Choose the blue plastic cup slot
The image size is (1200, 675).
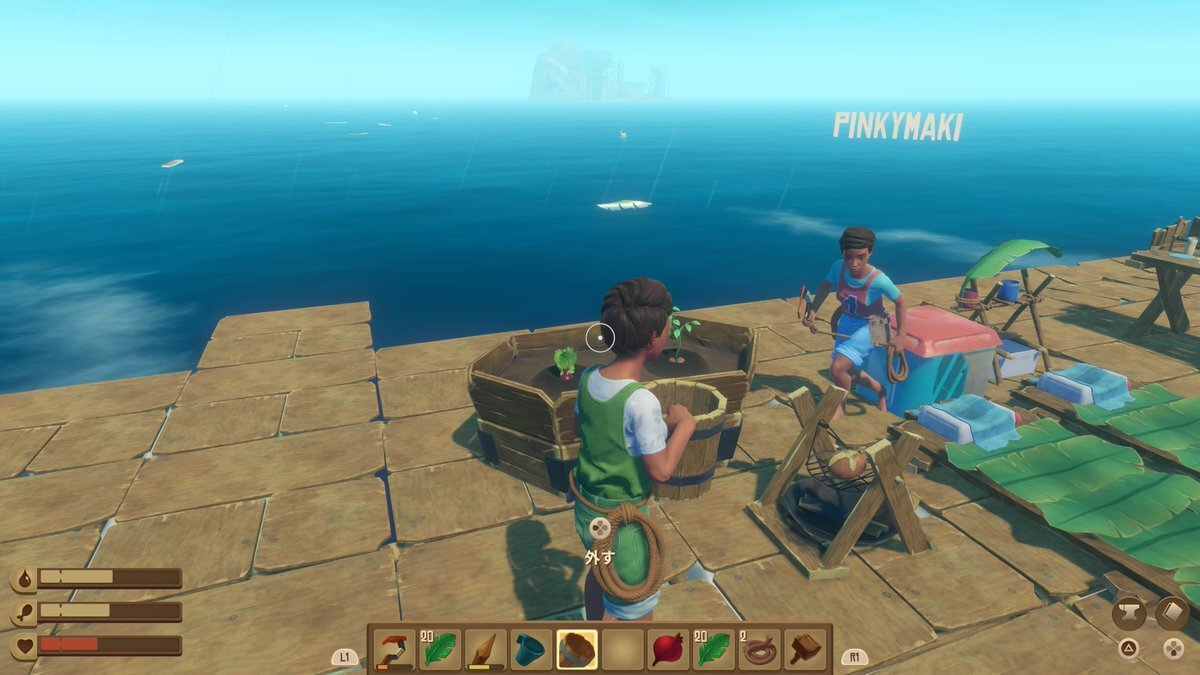click(530, 650)
